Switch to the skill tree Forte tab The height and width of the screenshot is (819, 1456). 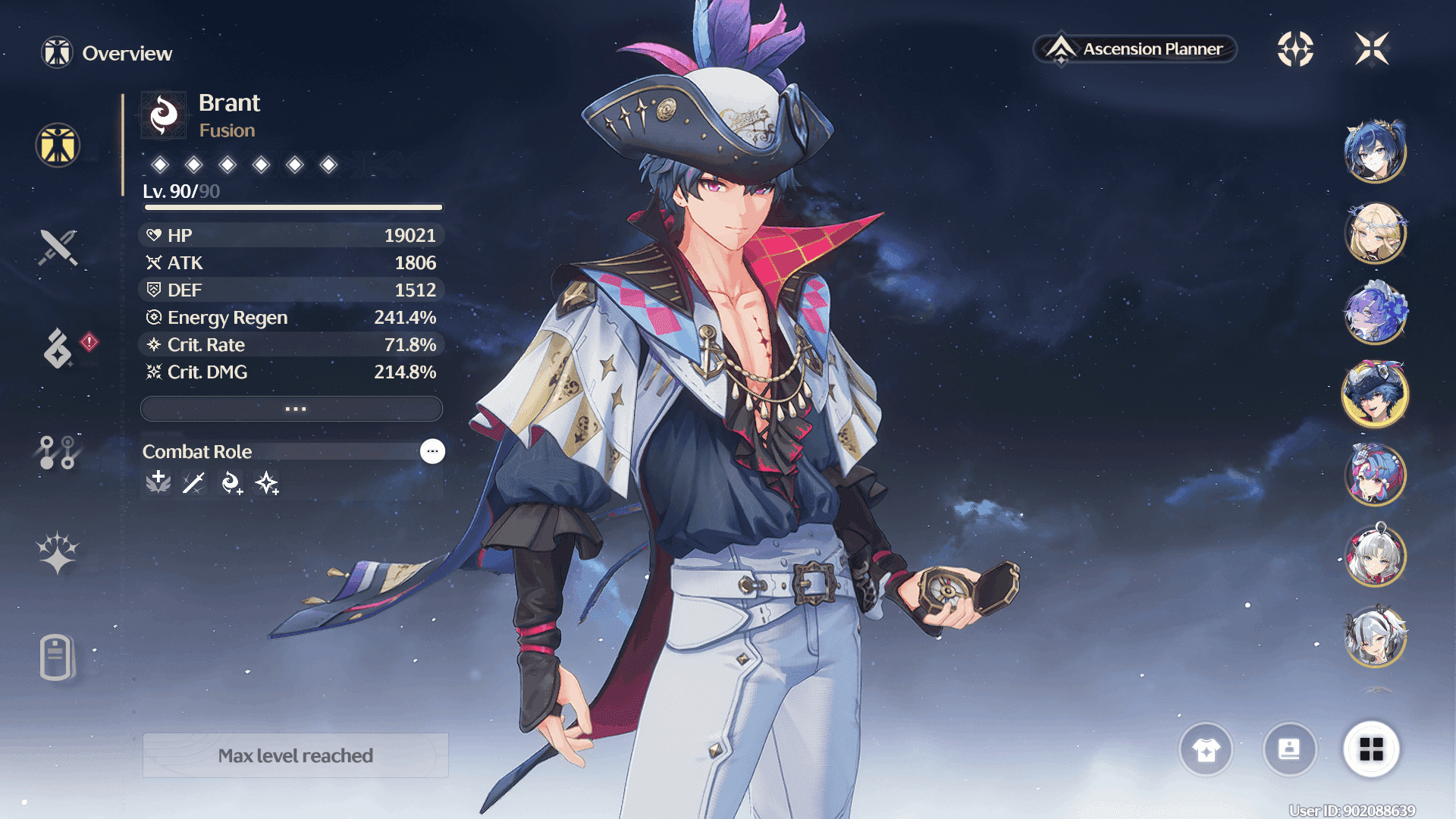click(x=58, y=452)
